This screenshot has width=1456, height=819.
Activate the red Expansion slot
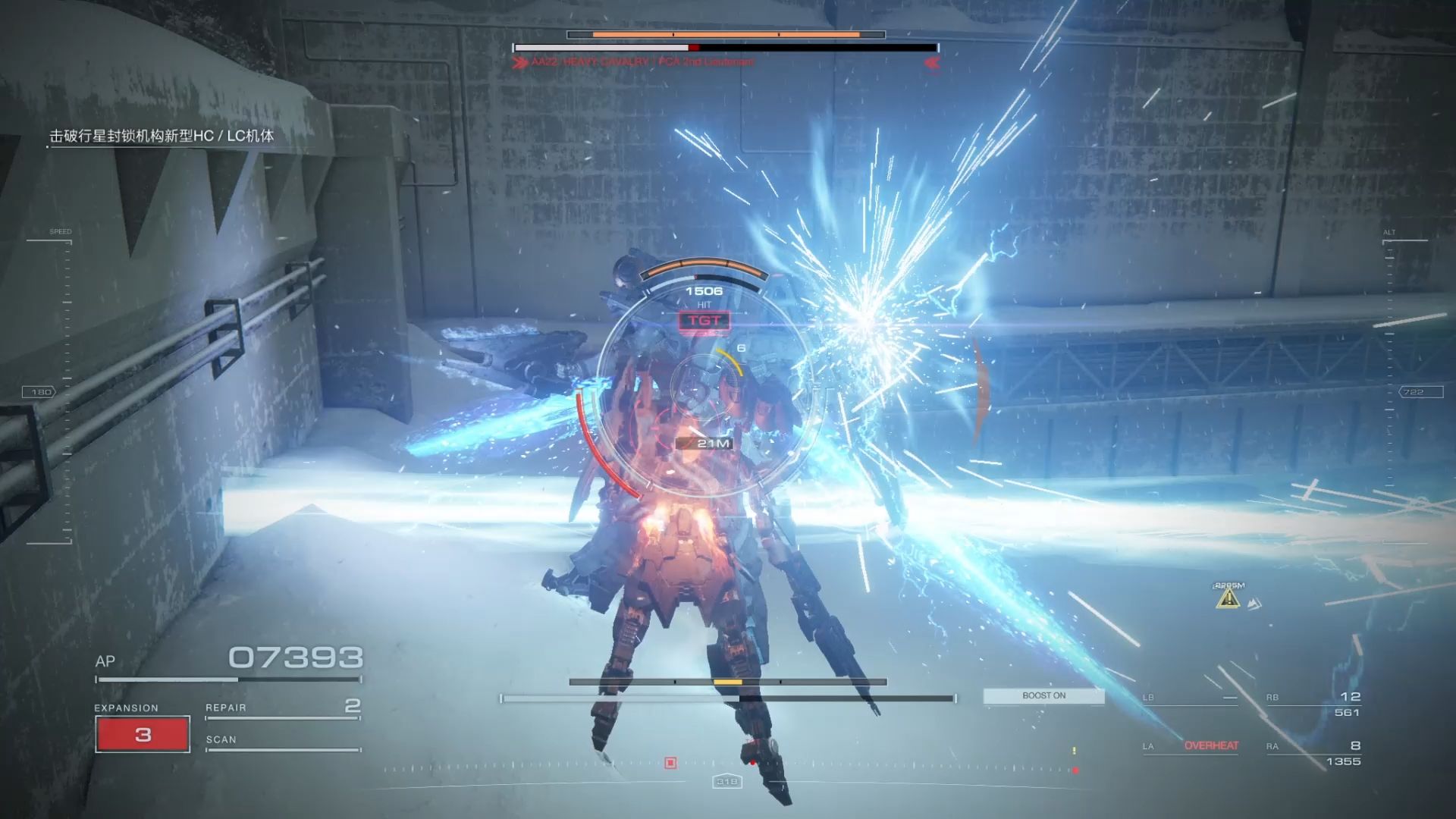[143, 734]
